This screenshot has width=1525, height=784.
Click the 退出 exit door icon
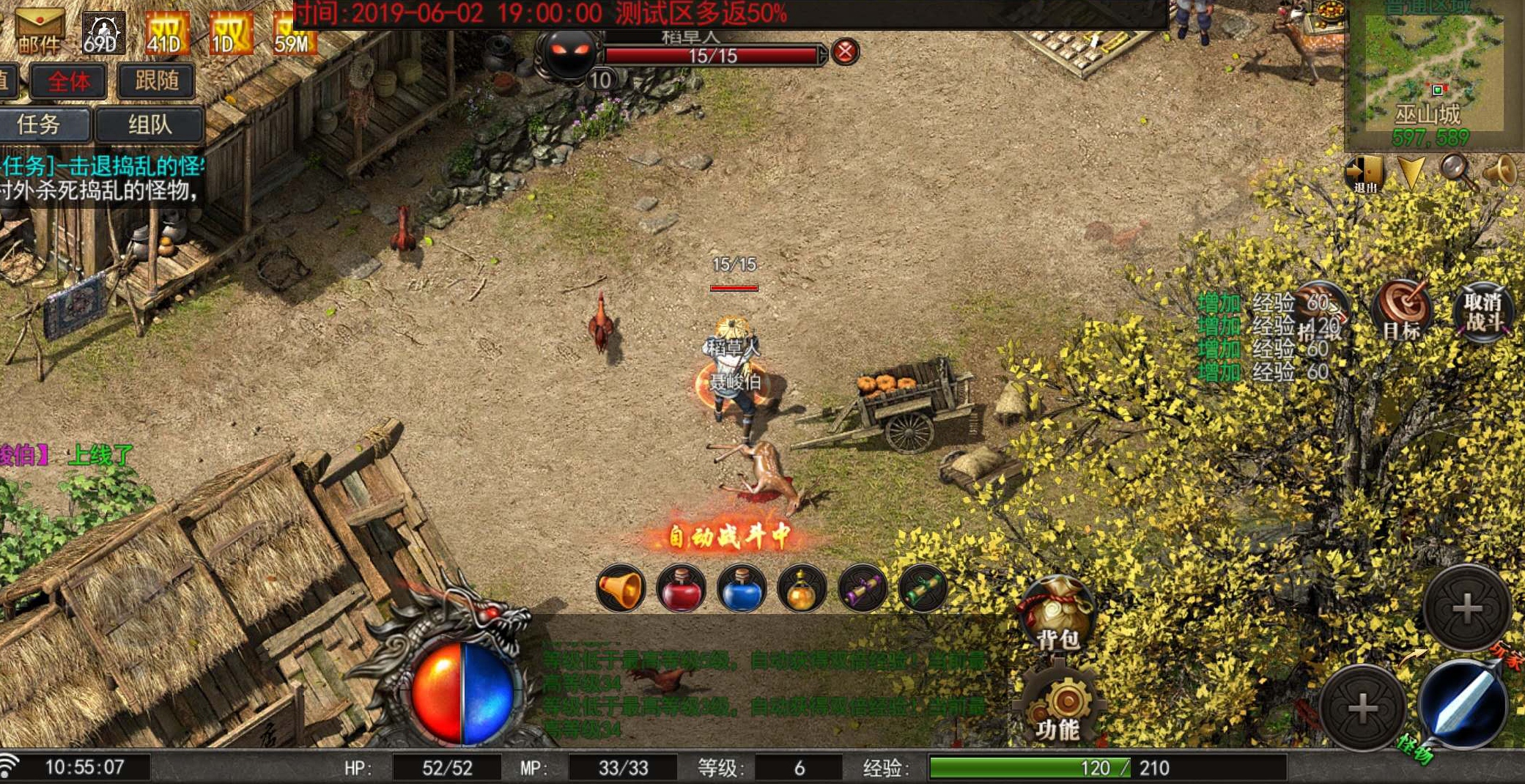[x=1364, y=174]
